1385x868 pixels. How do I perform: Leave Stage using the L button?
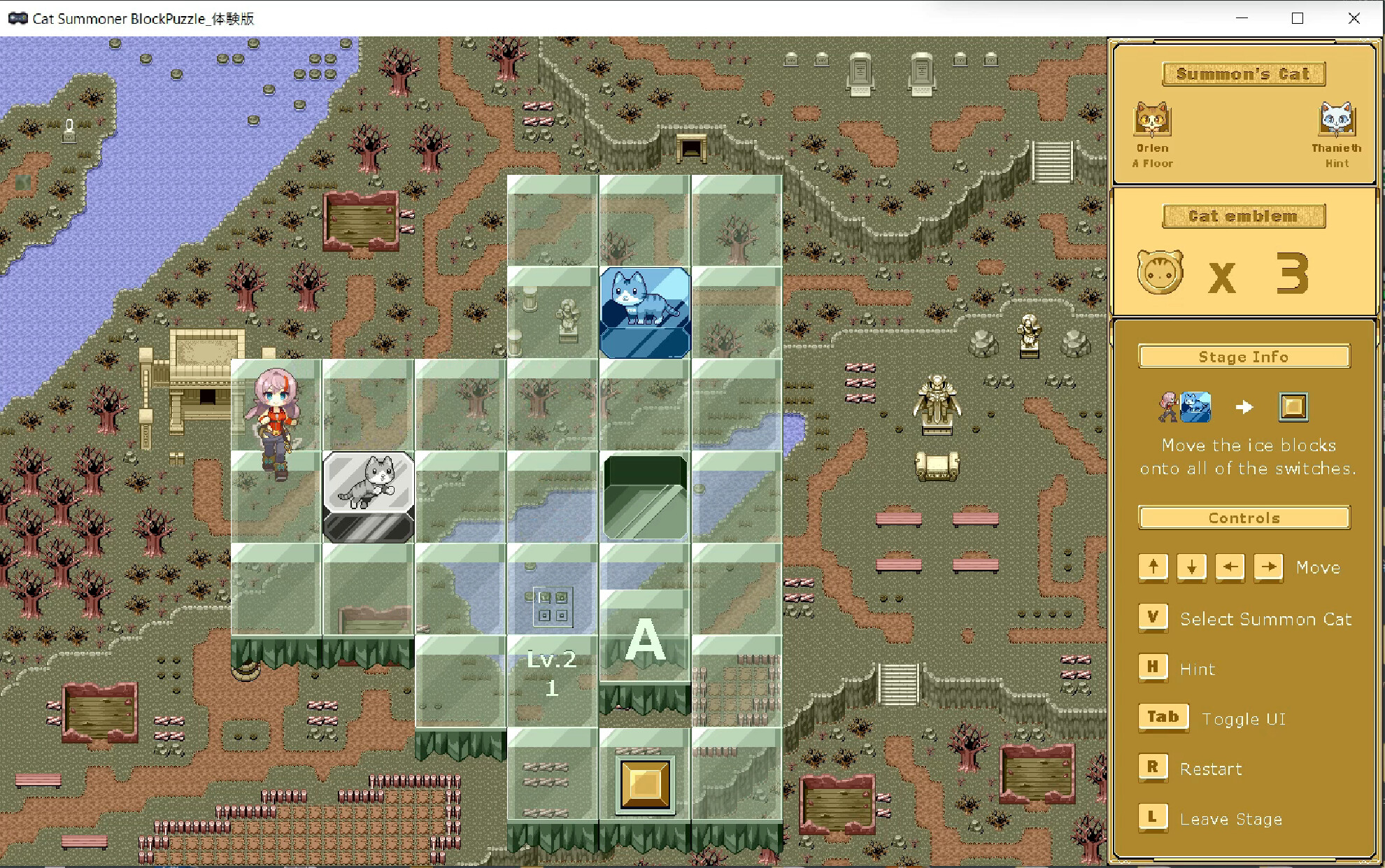pos(1153,817)
